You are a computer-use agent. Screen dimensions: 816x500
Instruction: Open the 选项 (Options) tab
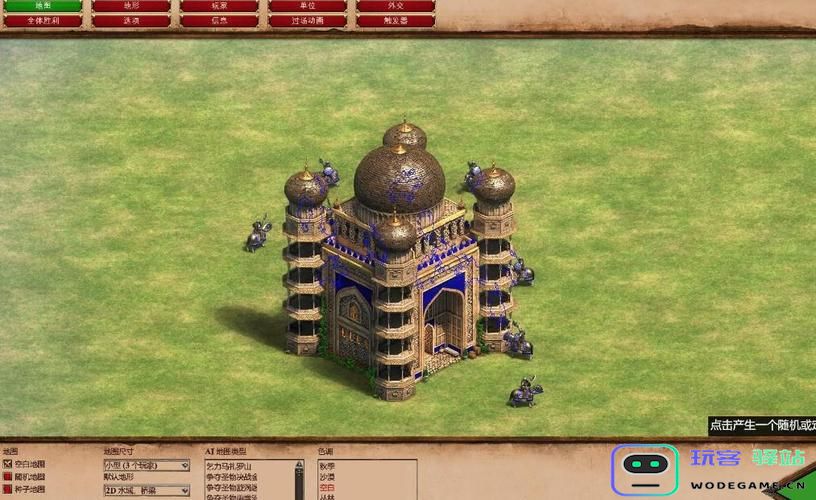(131, 20)
